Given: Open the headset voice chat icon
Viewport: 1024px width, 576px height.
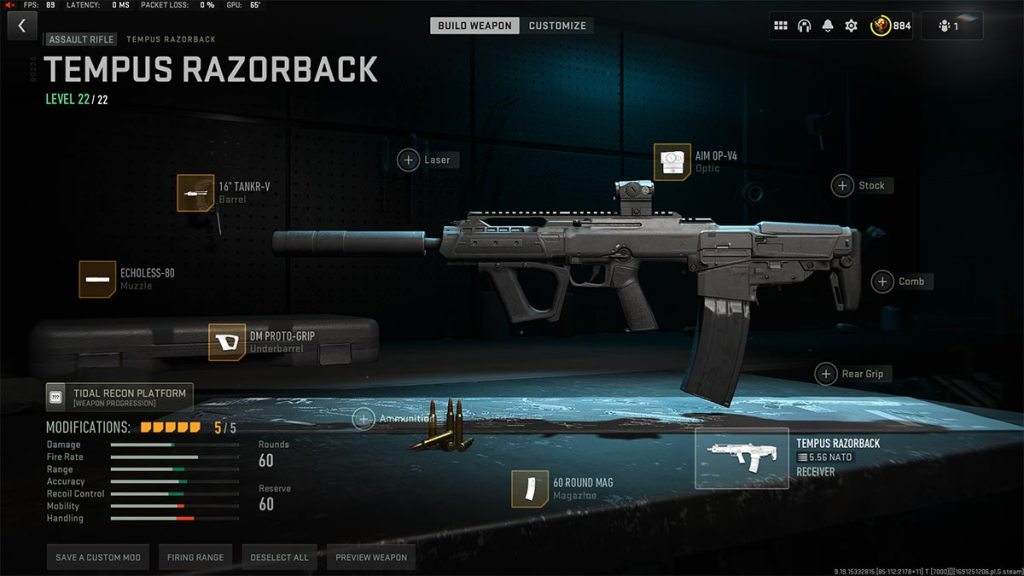Looking at the screenshot, I should coord(804,26).
